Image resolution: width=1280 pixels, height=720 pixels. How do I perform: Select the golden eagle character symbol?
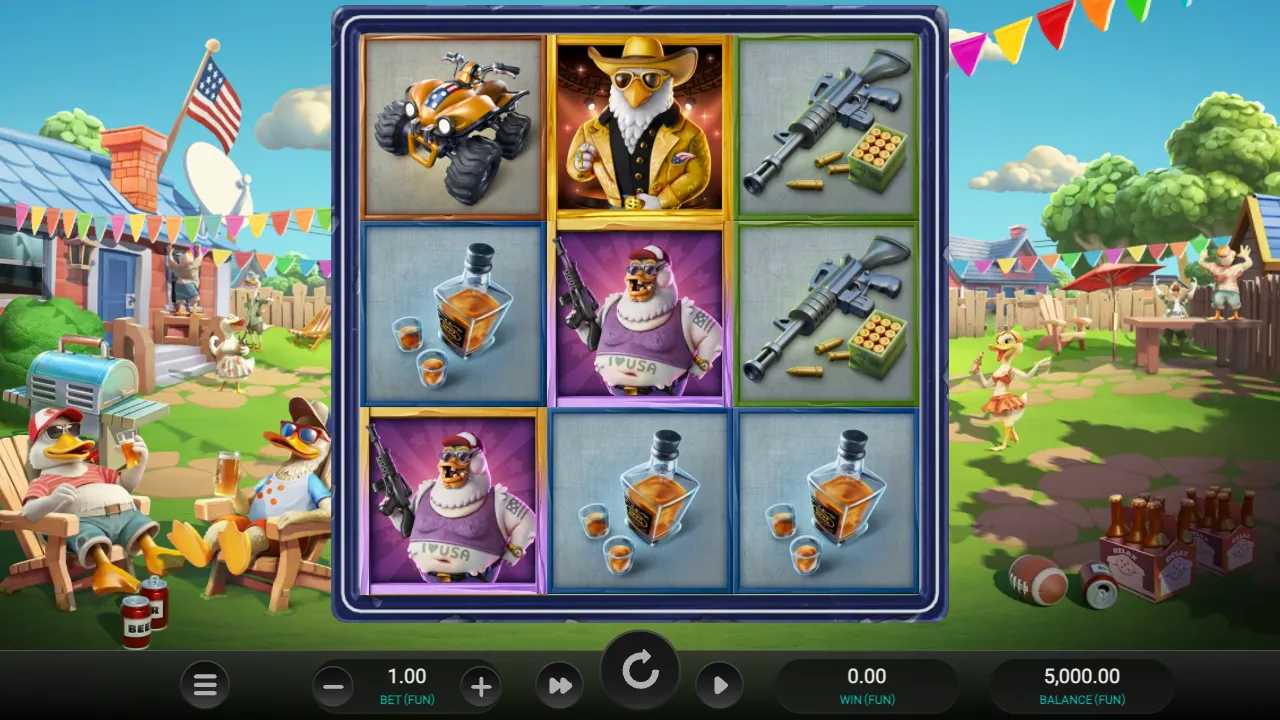640,125
